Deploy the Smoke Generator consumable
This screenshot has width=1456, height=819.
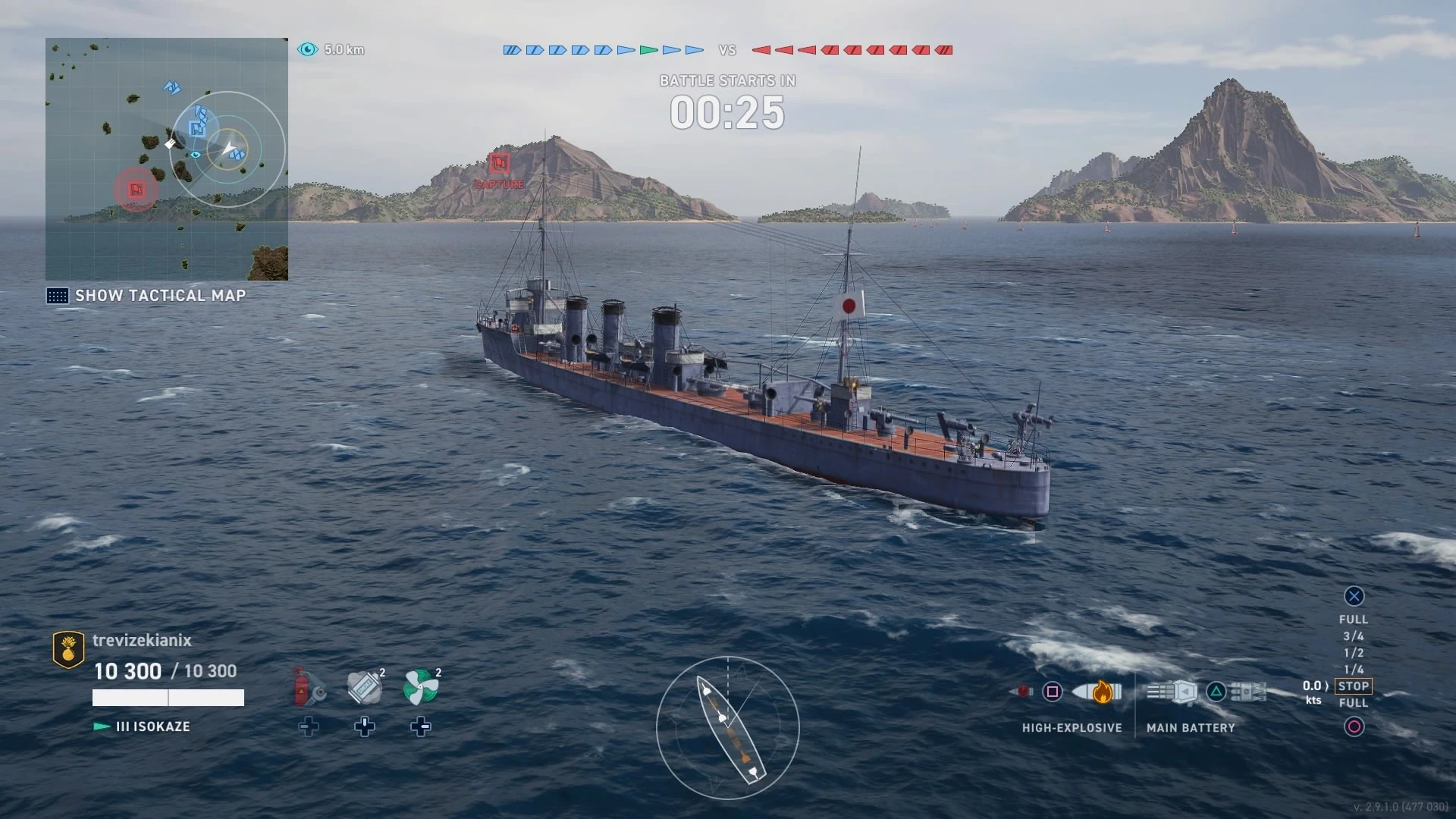click(x=365, y=687)
